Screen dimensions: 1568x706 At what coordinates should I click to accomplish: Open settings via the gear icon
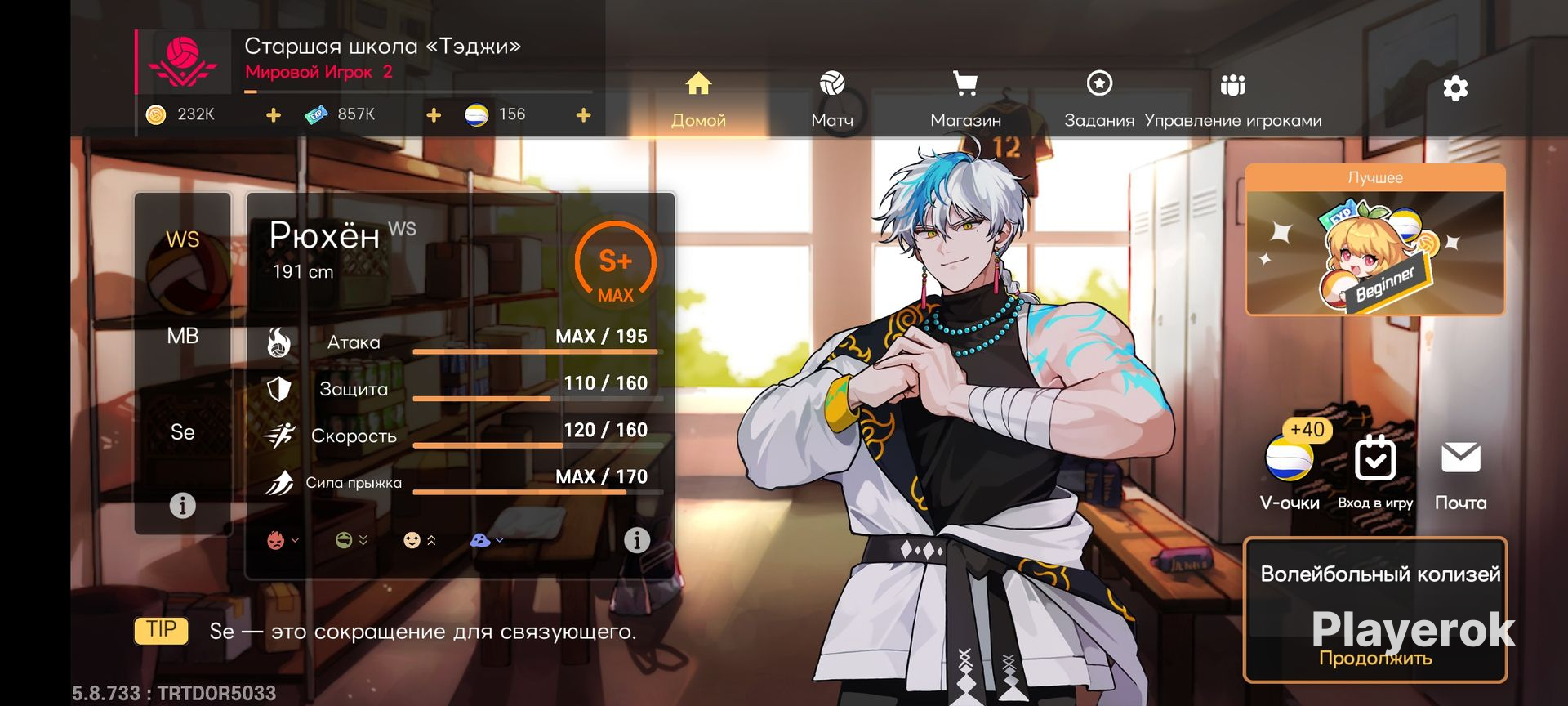(1455, 88)
